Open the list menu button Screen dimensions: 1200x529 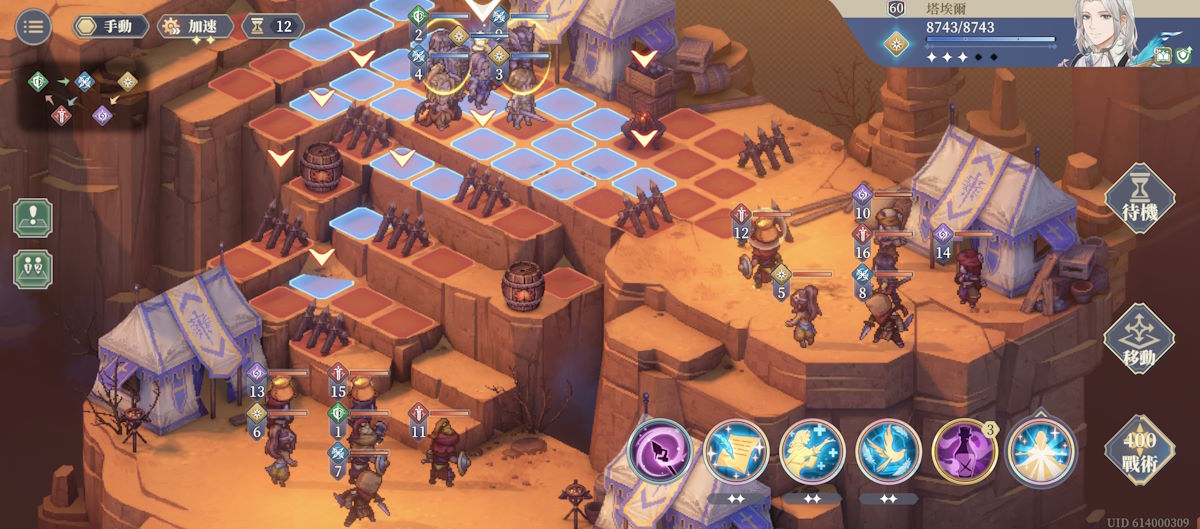tap(34, 26)
